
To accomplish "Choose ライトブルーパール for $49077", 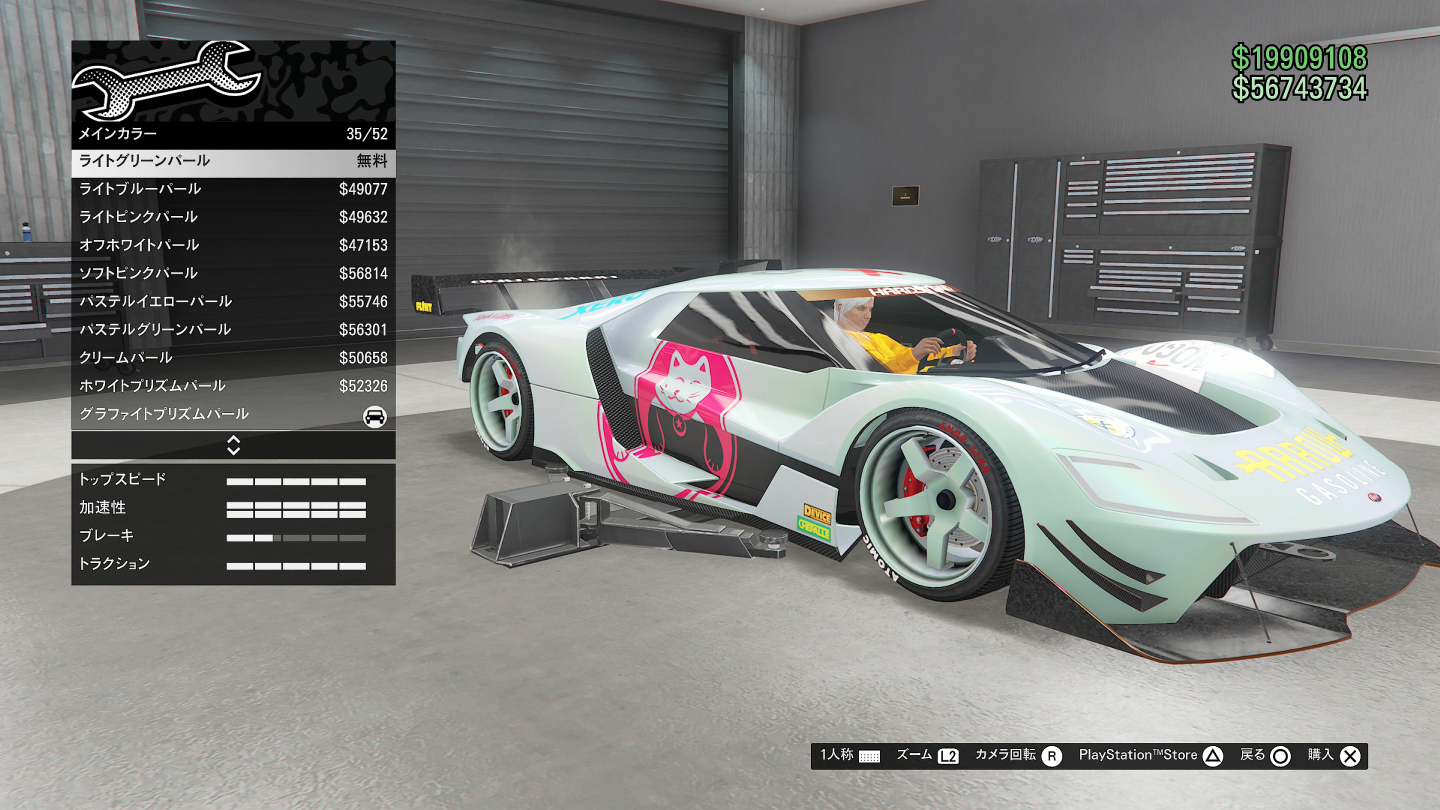I will click(x=233, y=189).
